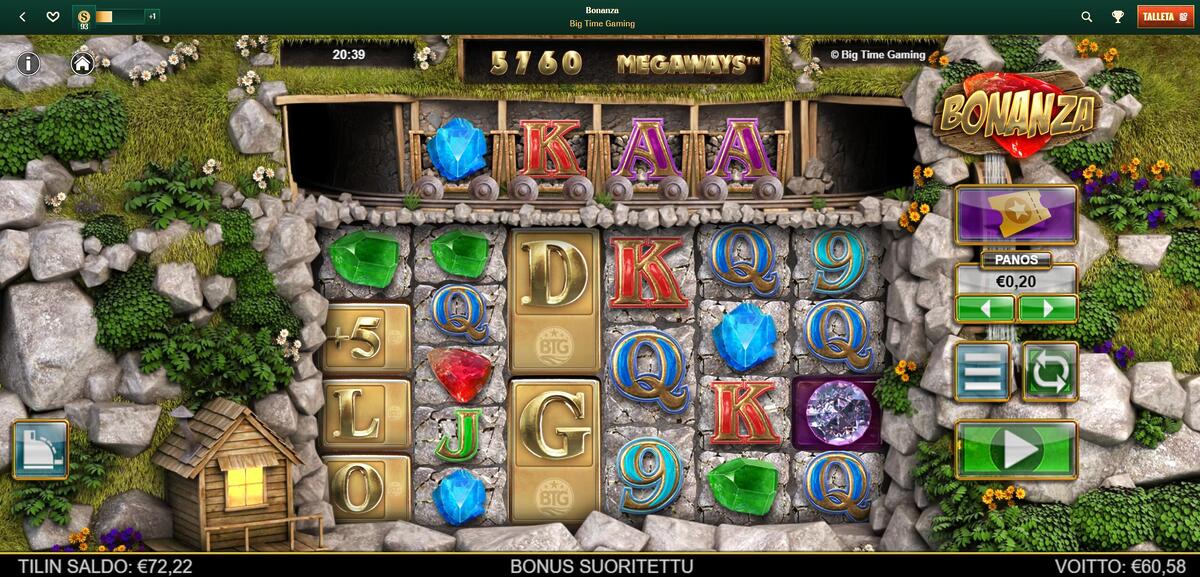Open the purple ticket feature button
This screenshot has height=577, width=1200.
click(x=1016, y=214)
